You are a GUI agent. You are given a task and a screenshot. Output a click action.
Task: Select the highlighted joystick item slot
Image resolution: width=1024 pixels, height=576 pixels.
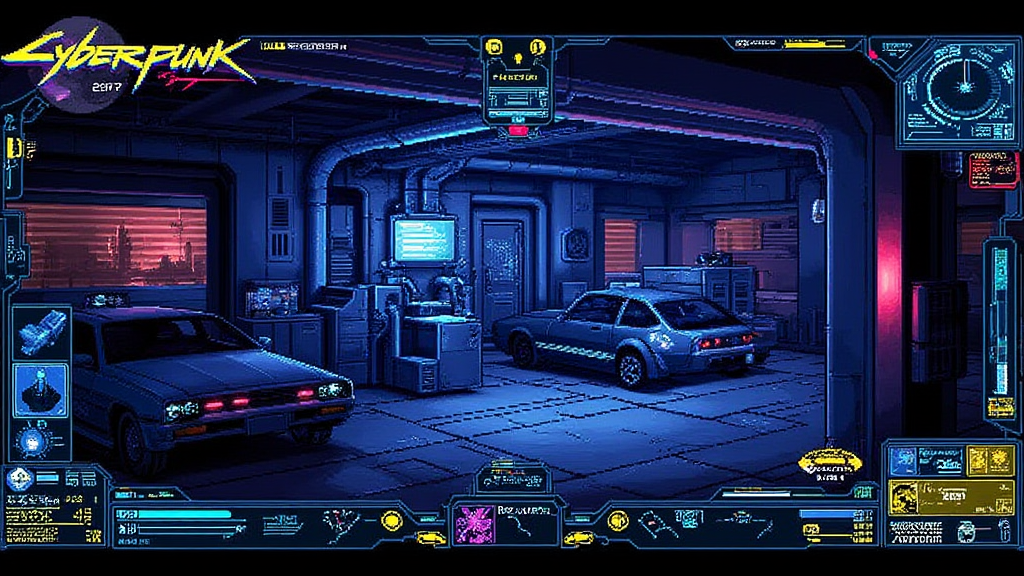tap(43, 389)
